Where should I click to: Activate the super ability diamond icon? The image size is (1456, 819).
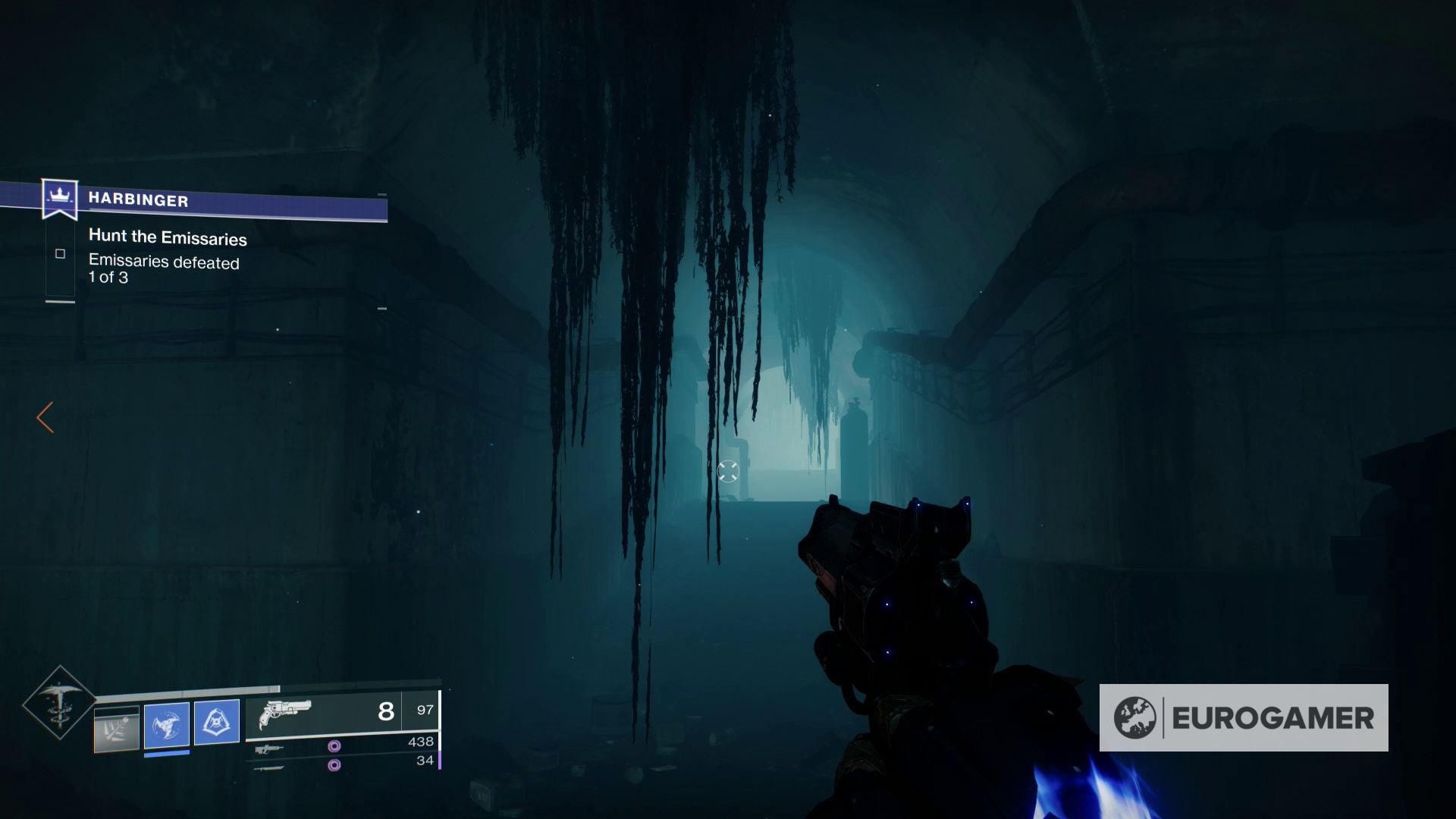pos(59,703)
